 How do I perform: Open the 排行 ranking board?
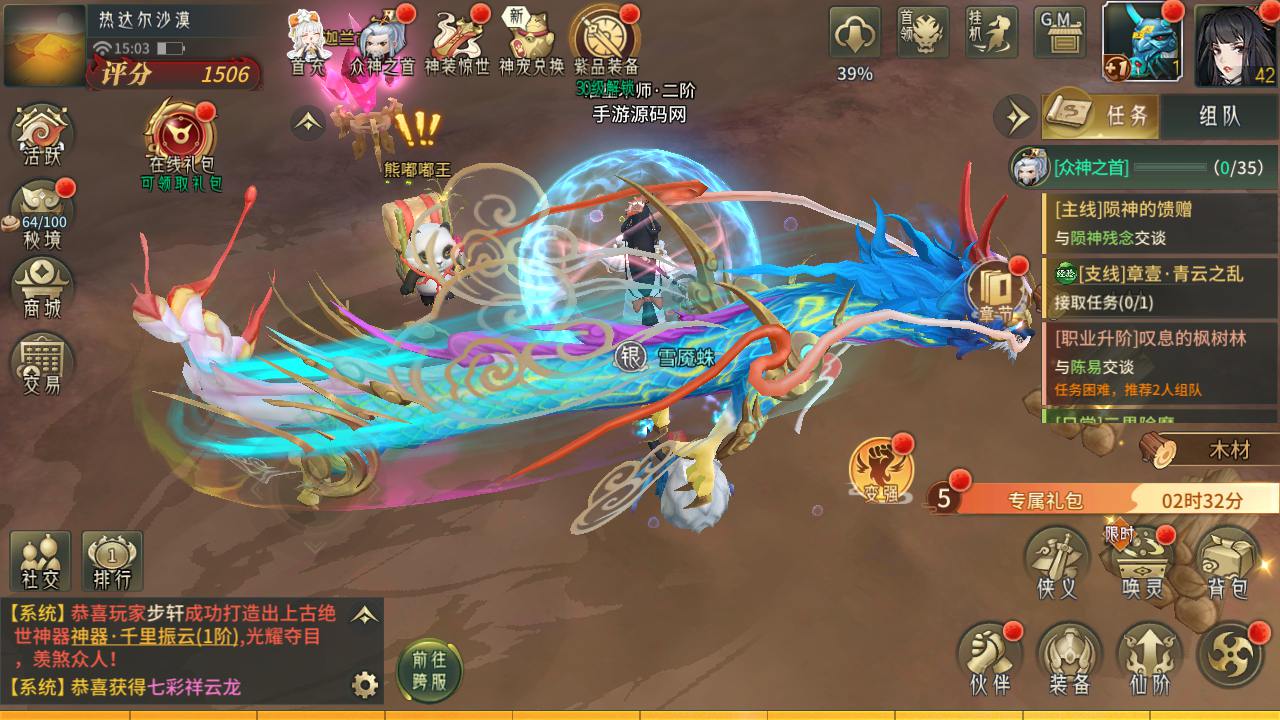click(112, 561)
